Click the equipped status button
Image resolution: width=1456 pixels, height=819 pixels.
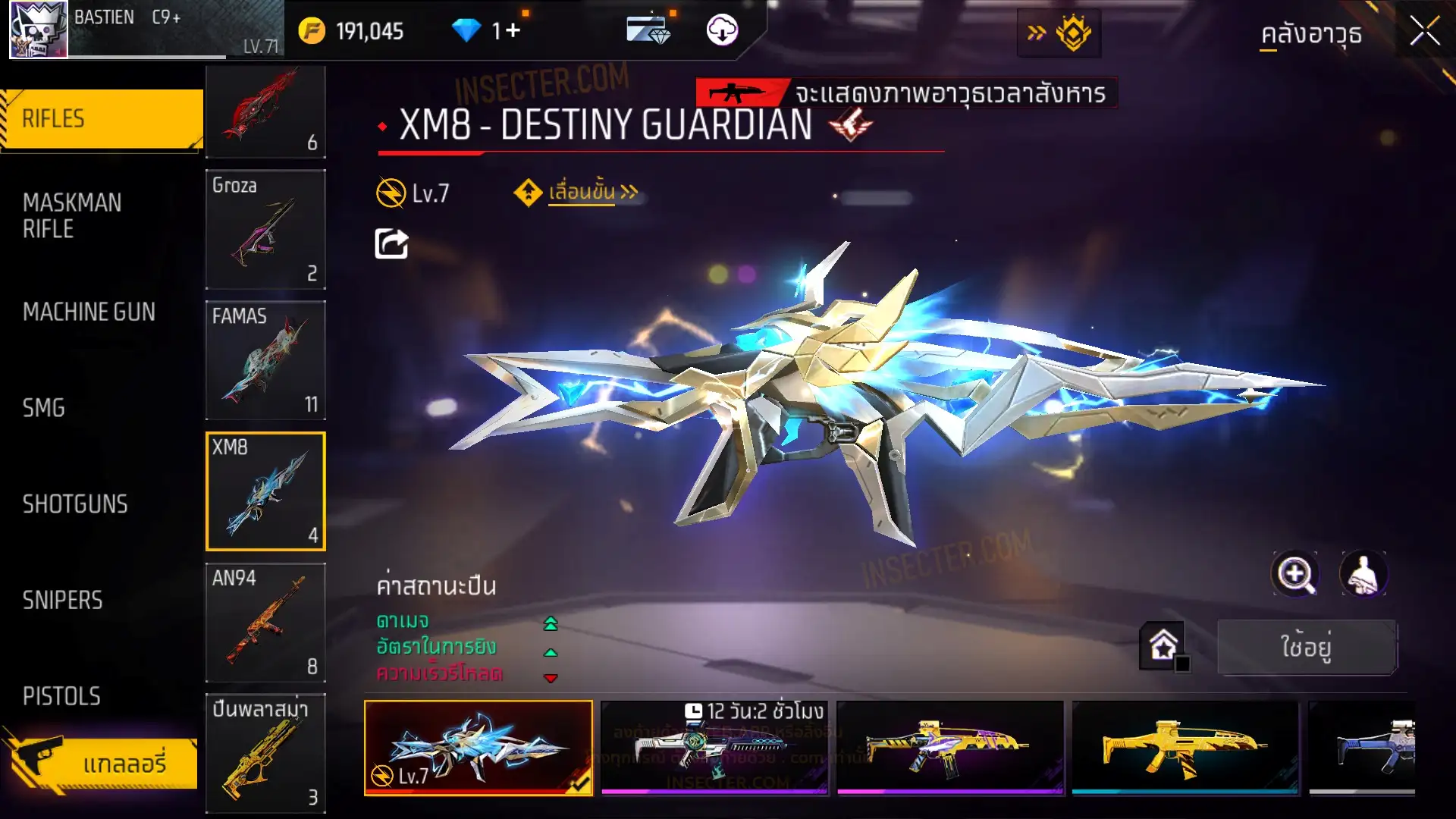pos(1306,647)
